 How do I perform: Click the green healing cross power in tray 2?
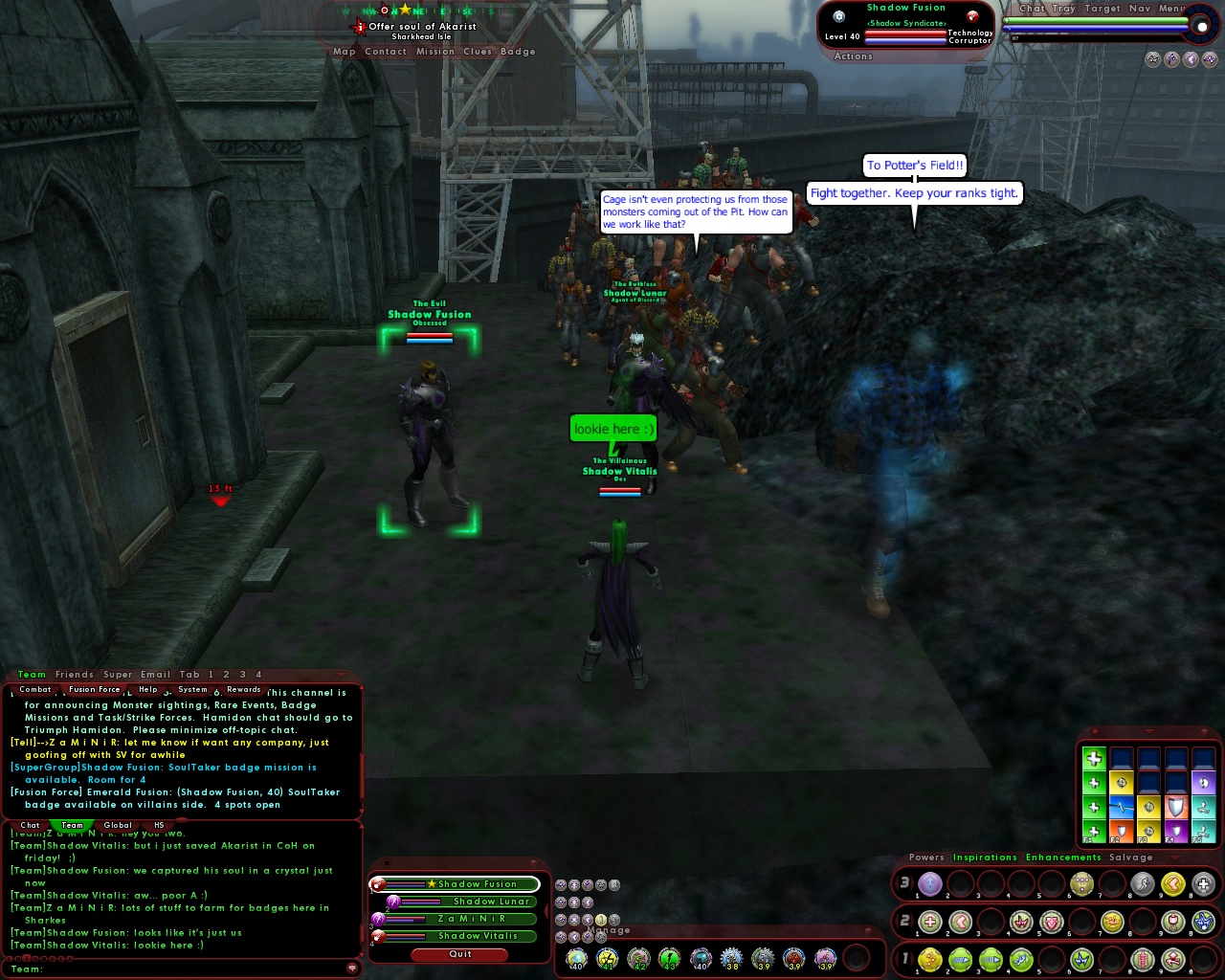pos(929,921)
